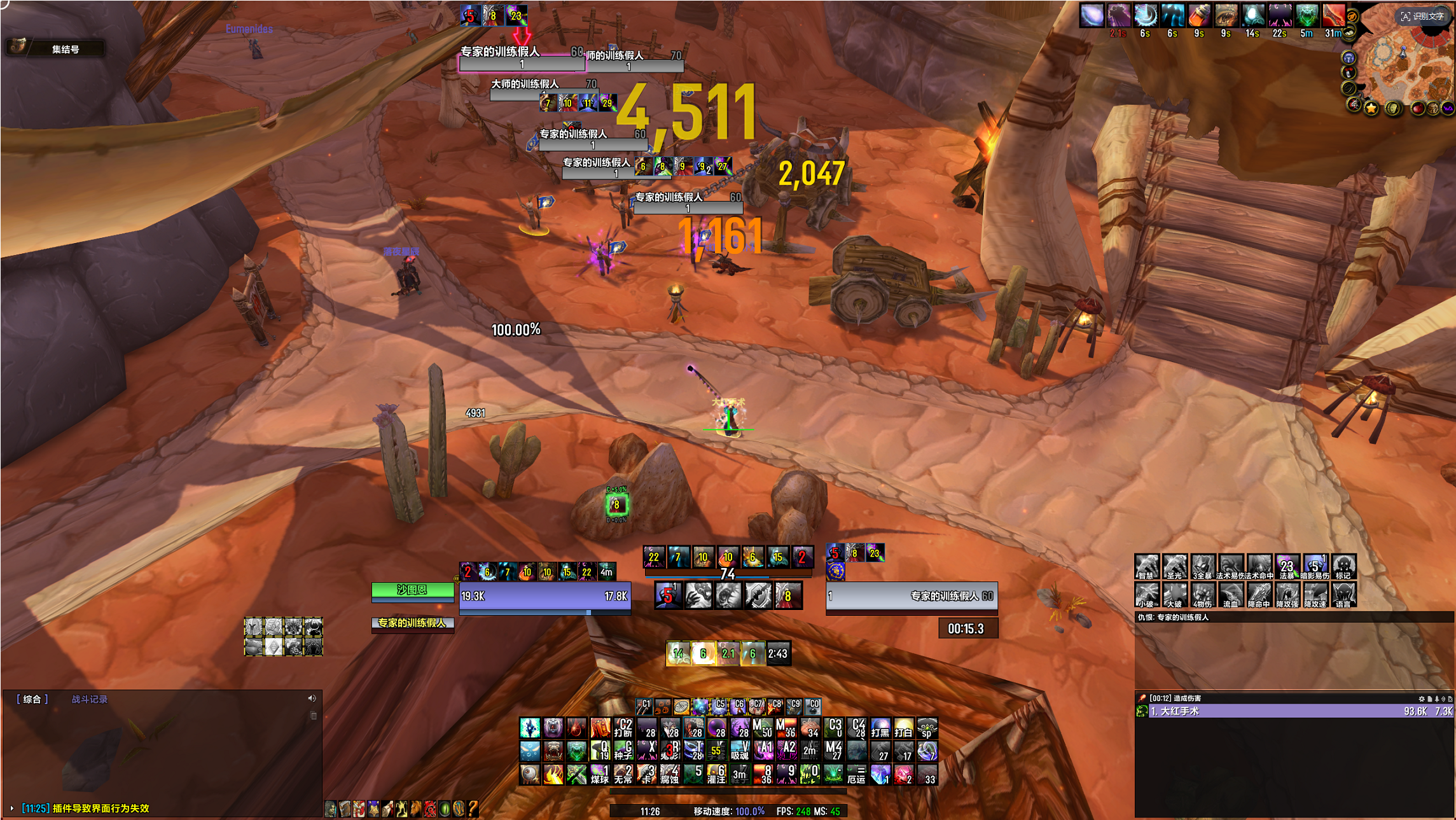Screen dimensions: 1456x820
Task: Cast the 无常 spell on key 2
Action: (x=623, y=774)
